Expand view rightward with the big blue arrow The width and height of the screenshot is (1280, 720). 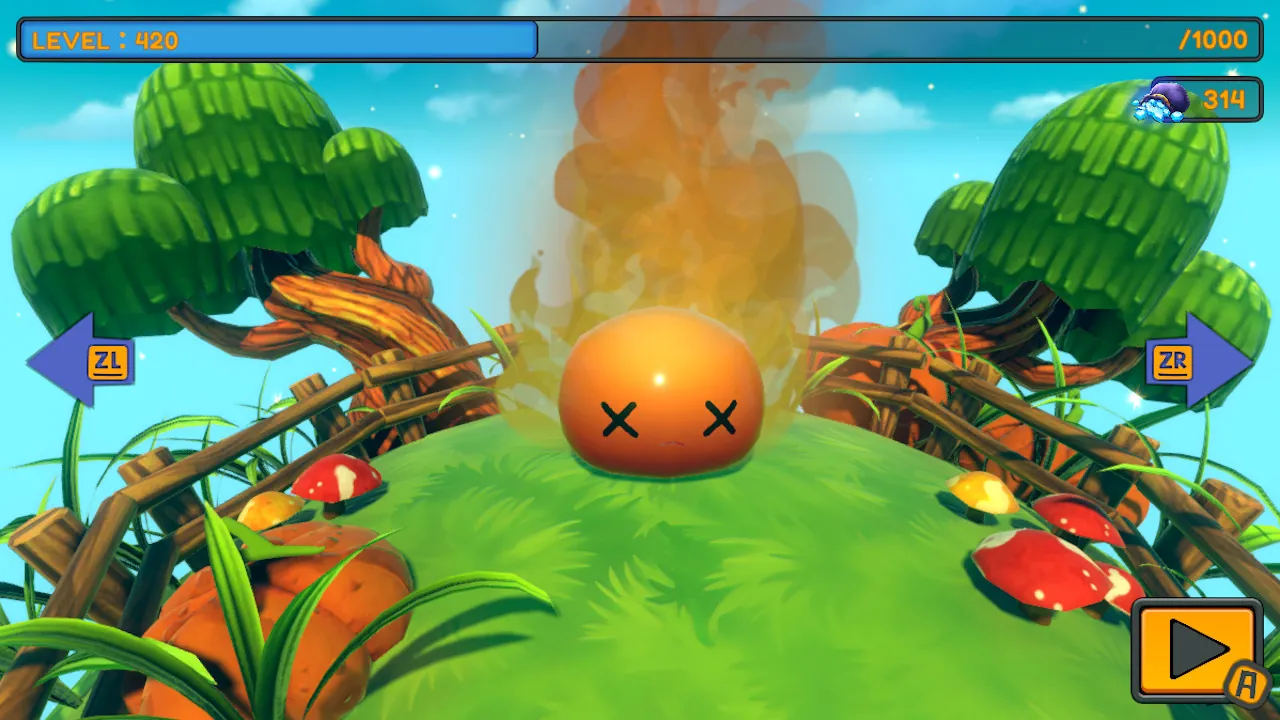(1200, 363)
